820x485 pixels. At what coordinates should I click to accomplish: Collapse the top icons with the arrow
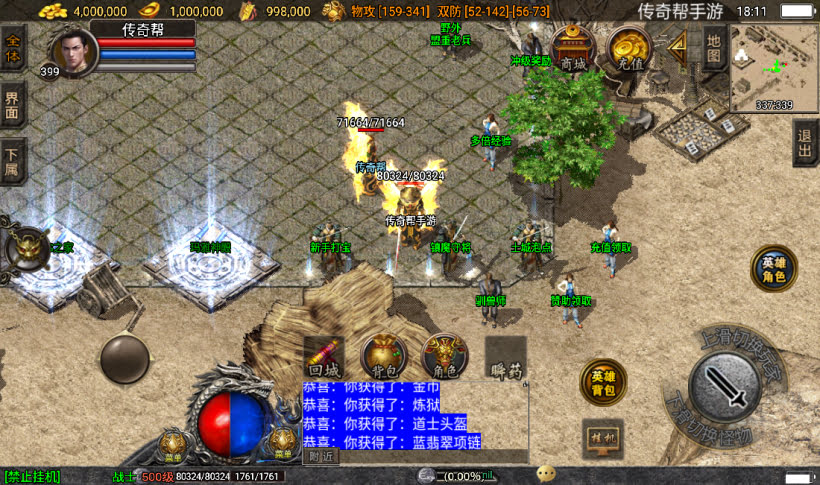pyautogui.click(x=679, y=45)
